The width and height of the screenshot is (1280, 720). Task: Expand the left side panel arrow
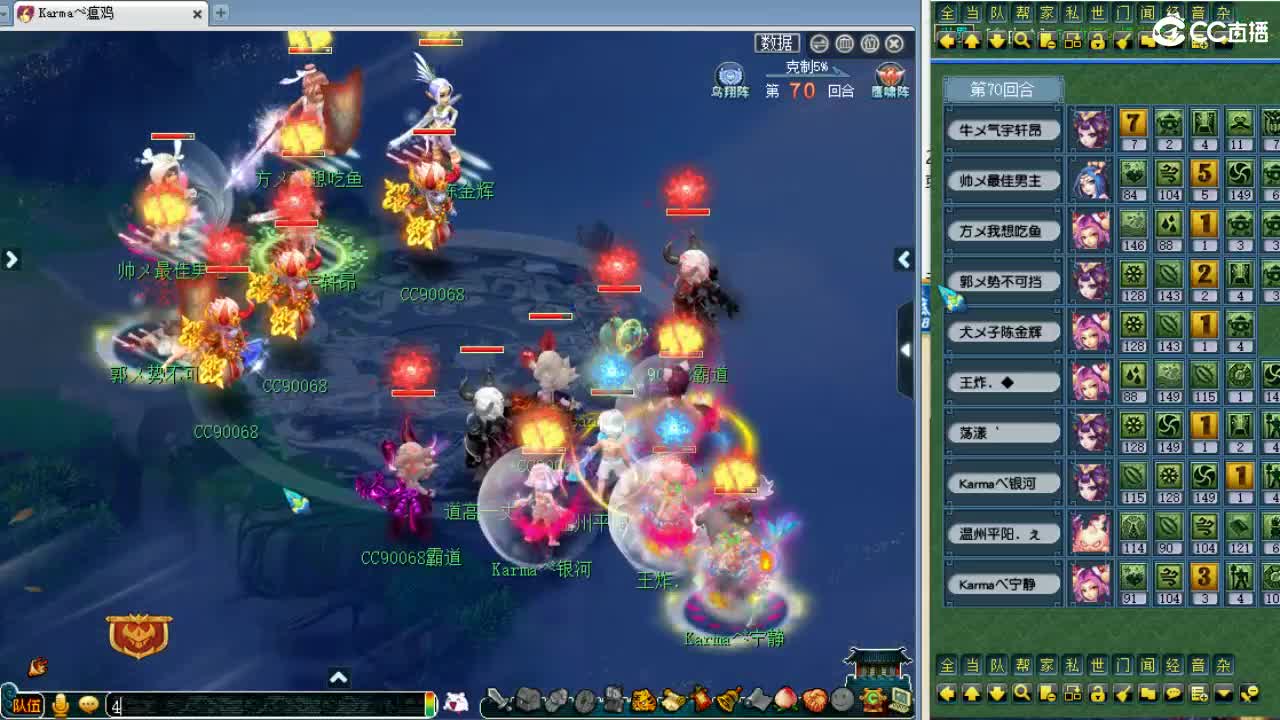click(12, 258)
